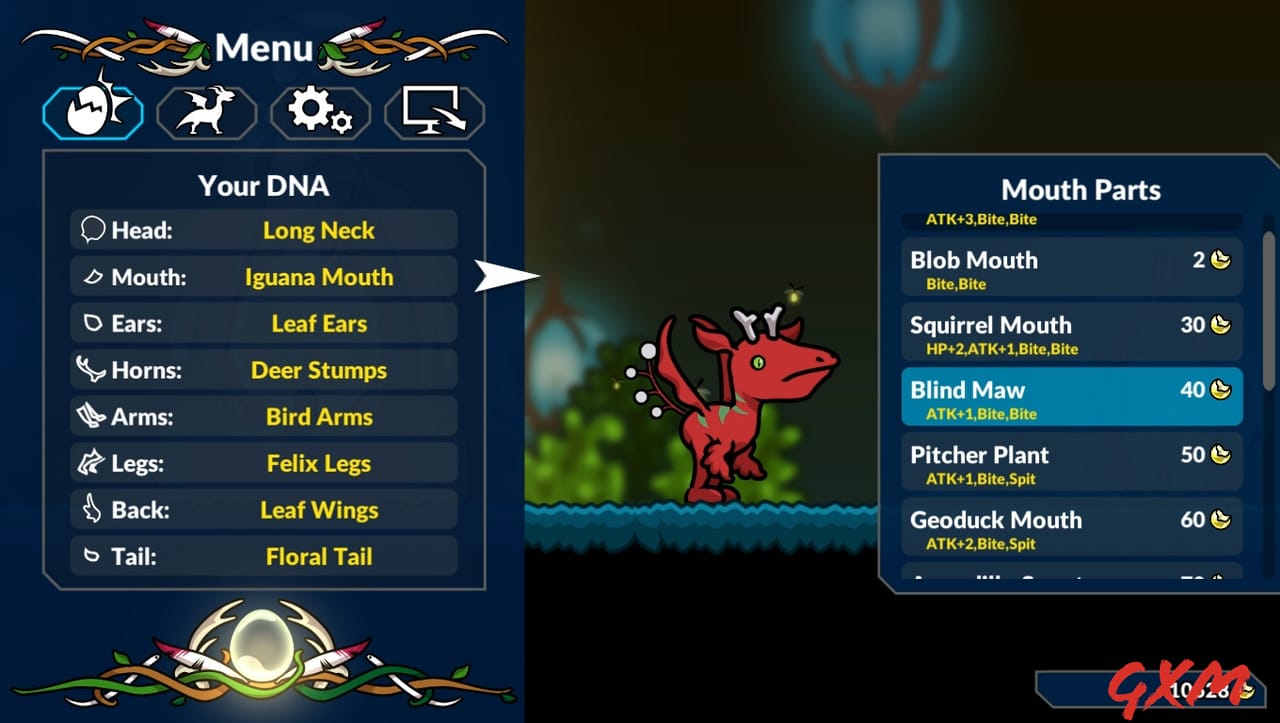The width and height of the screenshot is (1280, 723).
Task: Switch to the dragon creature tab
Action: [x=206, y=111]
